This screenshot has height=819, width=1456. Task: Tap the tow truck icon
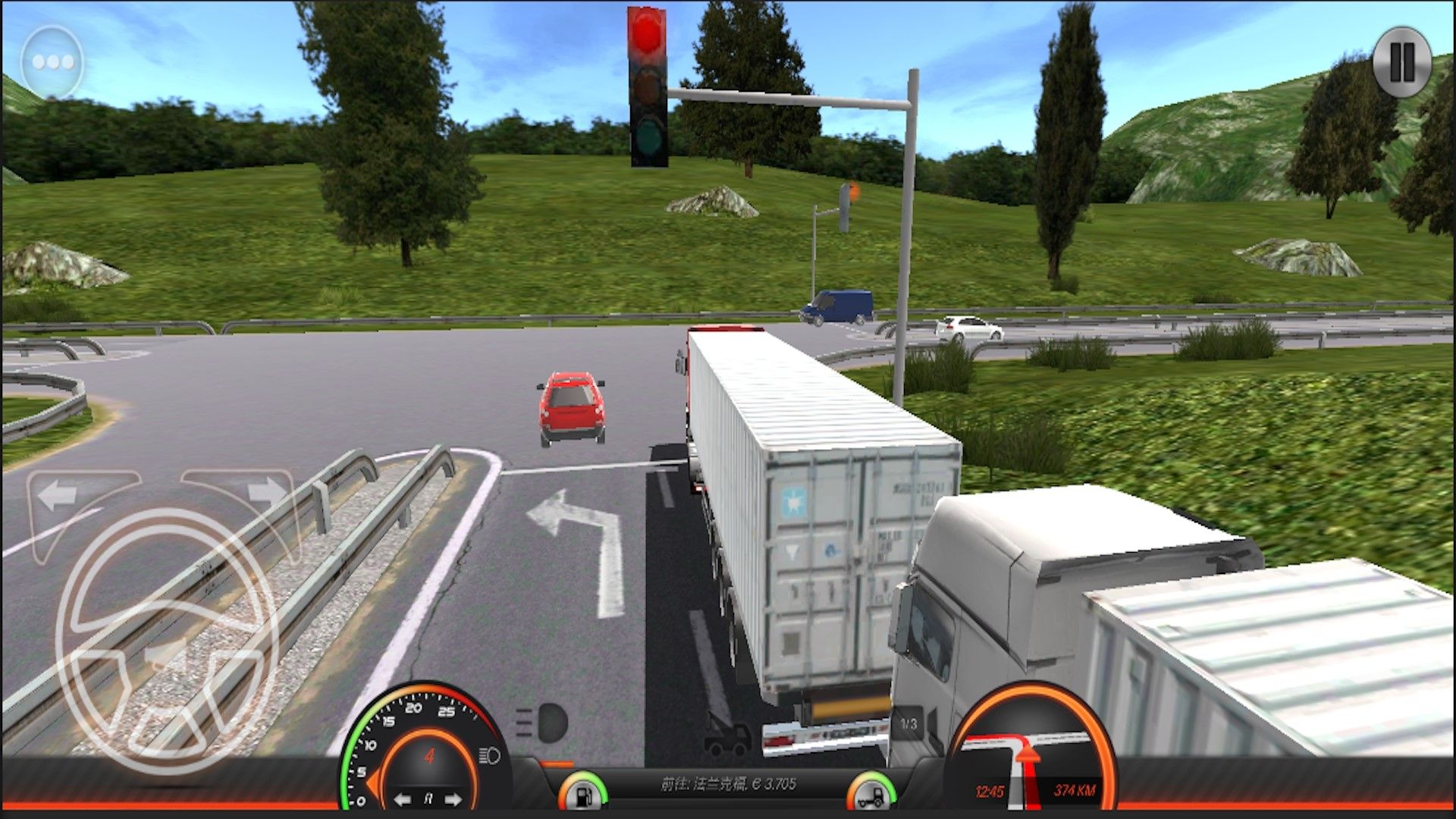click(726, 737)
